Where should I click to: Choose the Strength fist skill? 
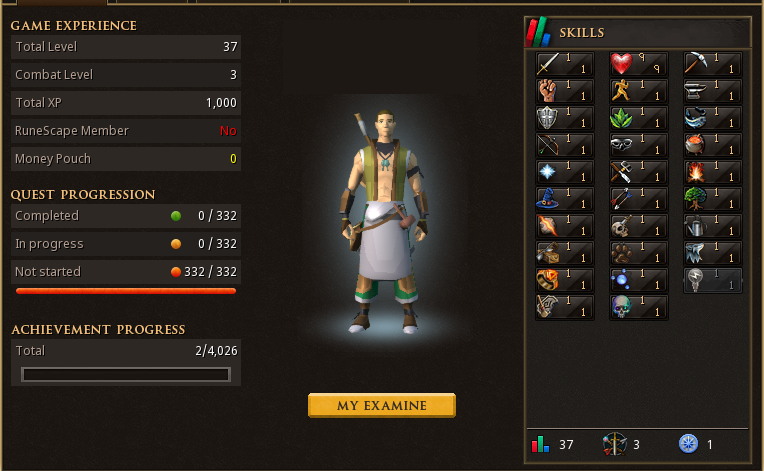(564, 92)
